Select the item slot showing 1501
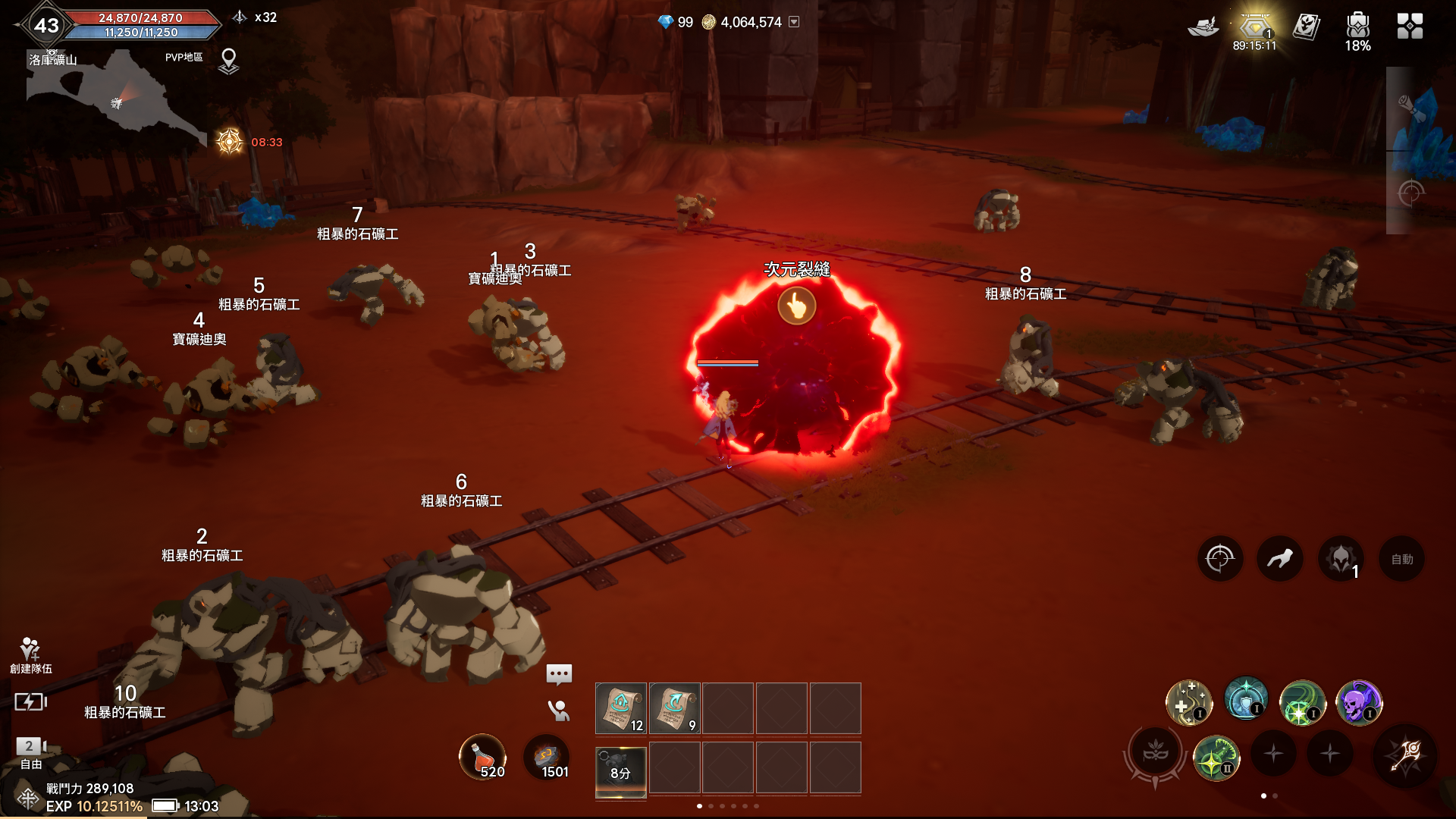The width and height of the screenshot is (1456, 819). click(x=546, y=756)
